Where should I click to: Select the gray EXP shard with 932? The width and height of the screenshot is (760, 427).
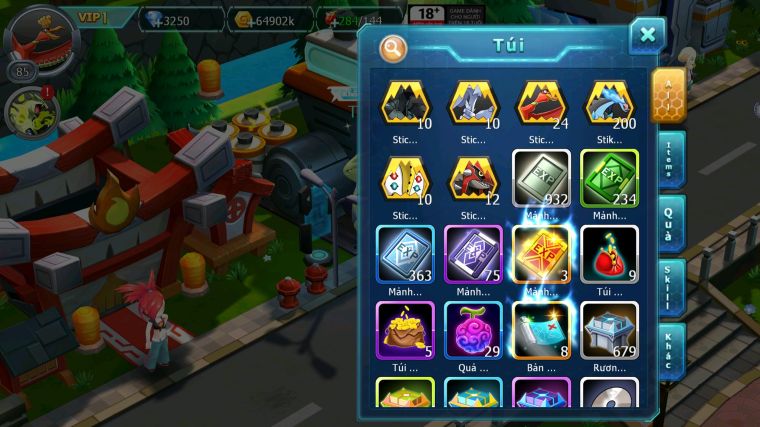tap(541, 178)
